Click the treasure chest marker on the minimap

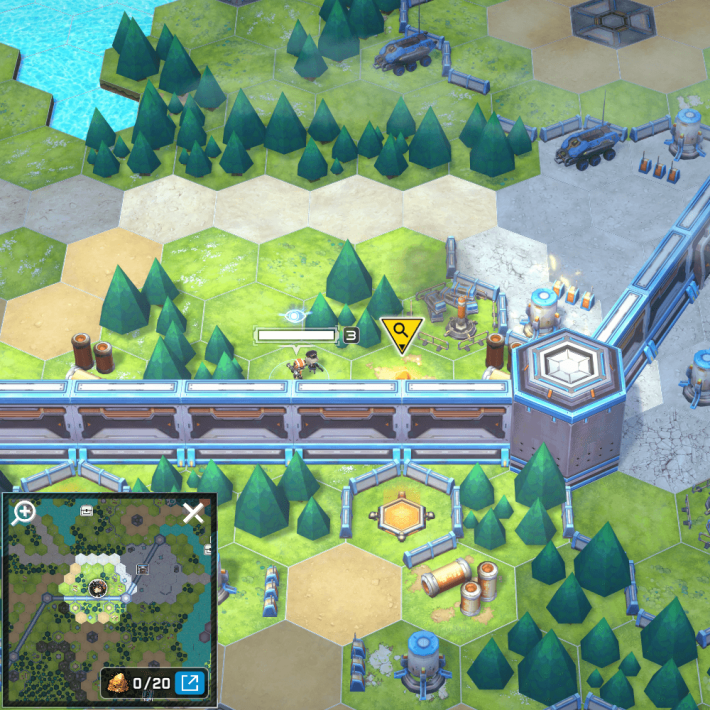86,510
